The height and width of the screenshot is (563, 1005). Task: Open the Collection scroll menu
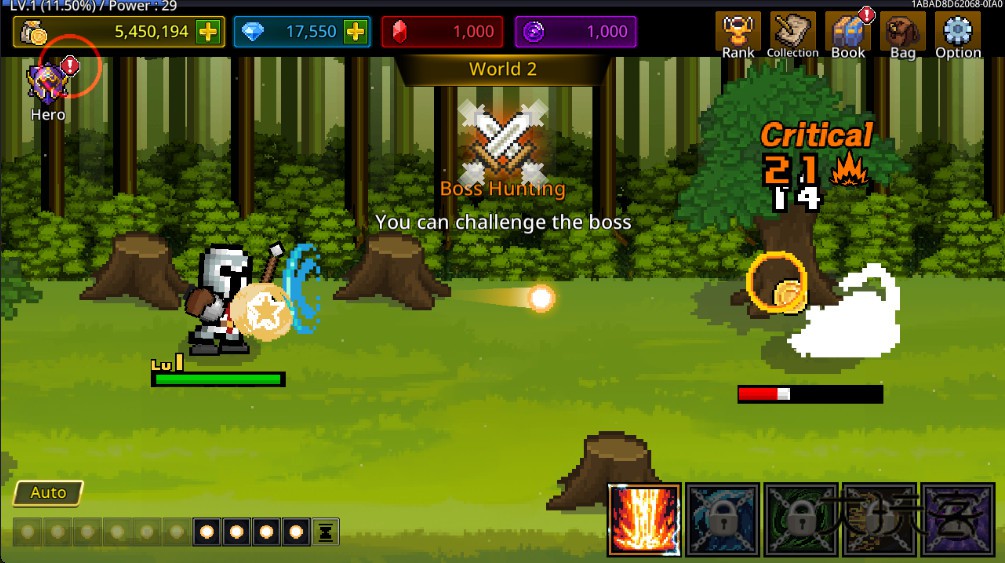tap(793, 35)
